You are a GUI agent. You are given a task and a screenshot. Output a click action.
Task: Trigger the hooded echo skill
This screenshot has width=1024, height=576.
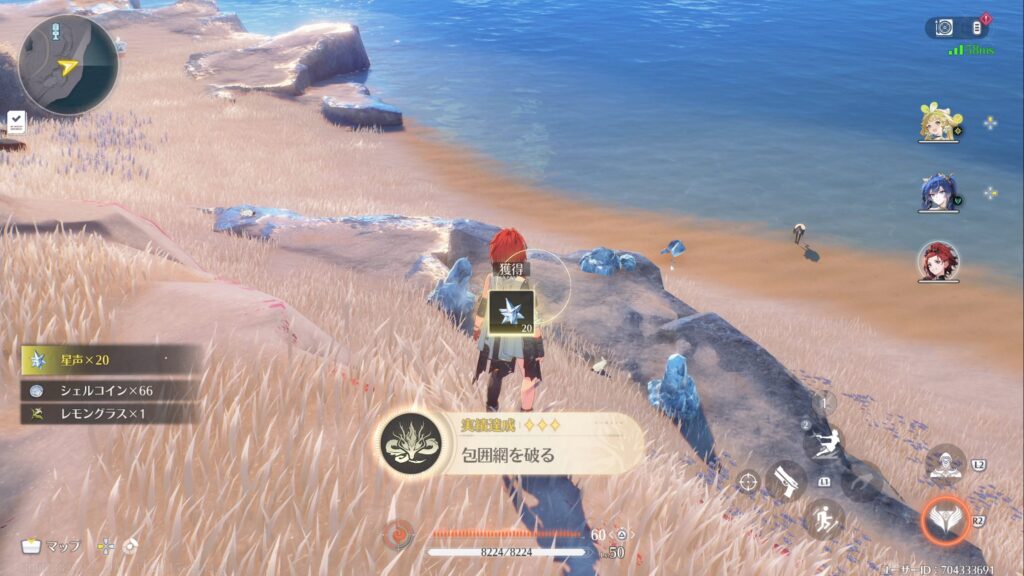pos(944,464)
